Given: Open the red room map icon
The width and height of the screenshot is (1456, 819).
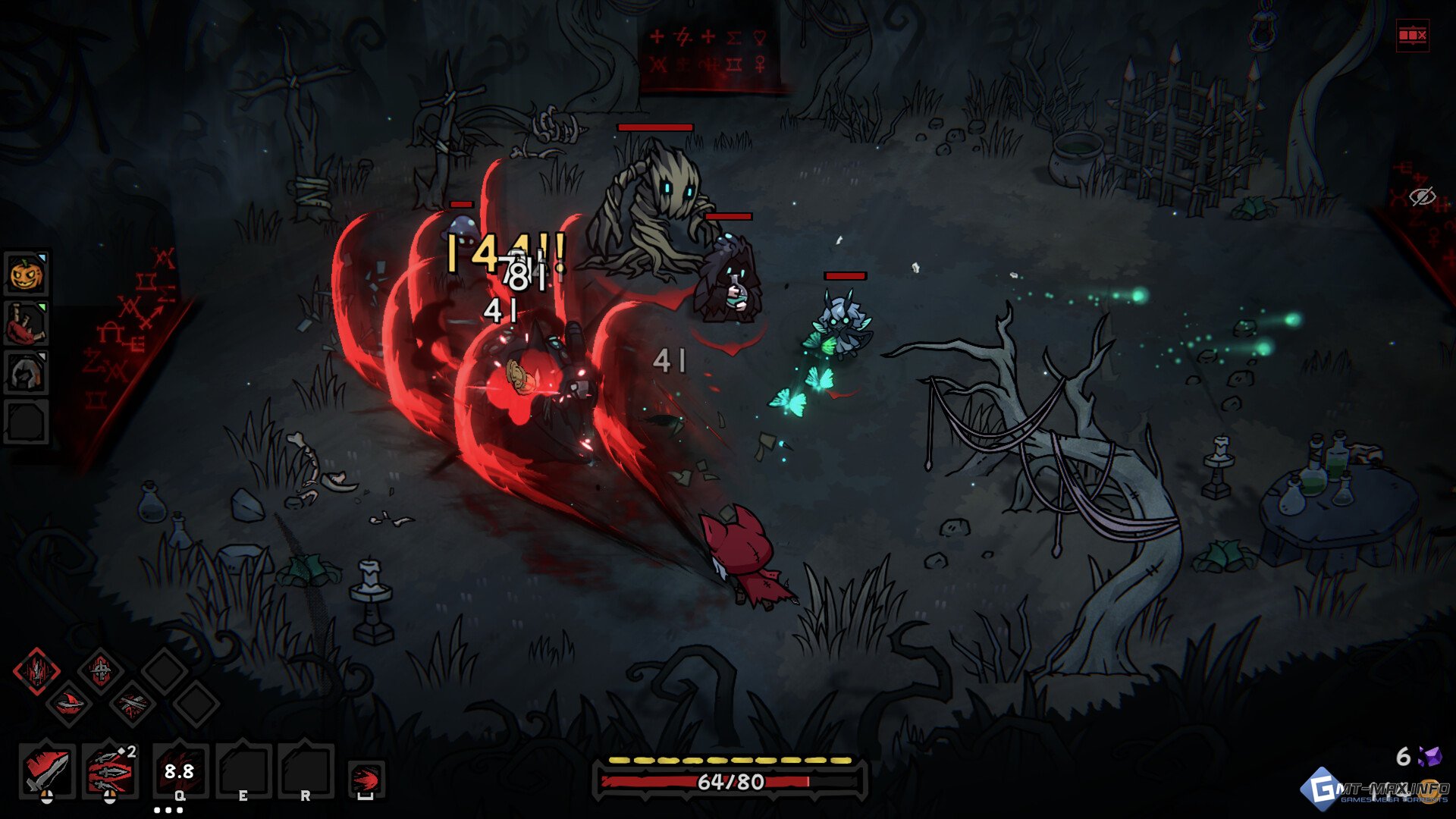Looking at the screenshot, I should point(1412,36).
